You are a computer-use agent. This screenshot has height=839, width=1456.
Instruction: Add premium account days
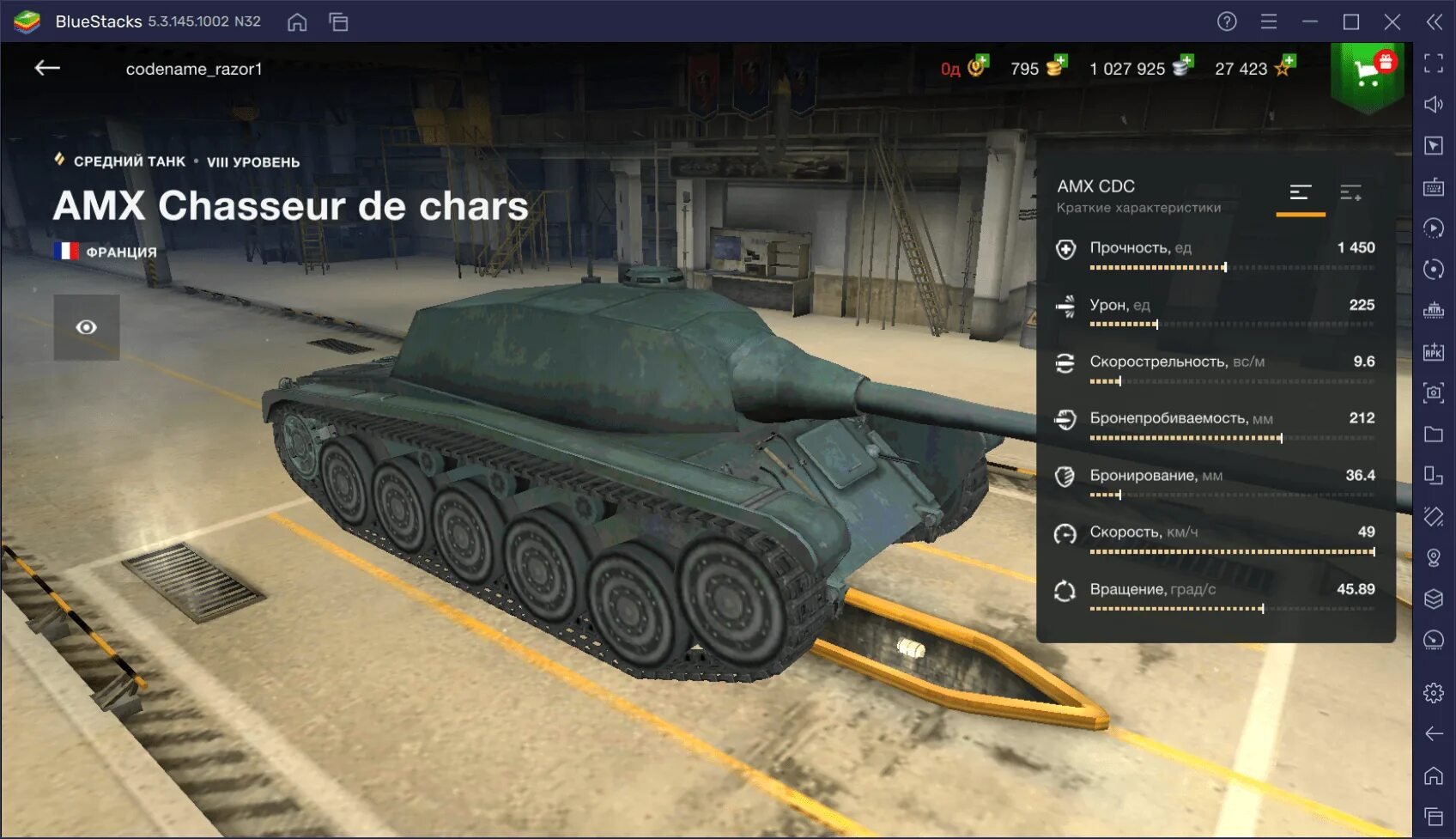pos(979,66)
